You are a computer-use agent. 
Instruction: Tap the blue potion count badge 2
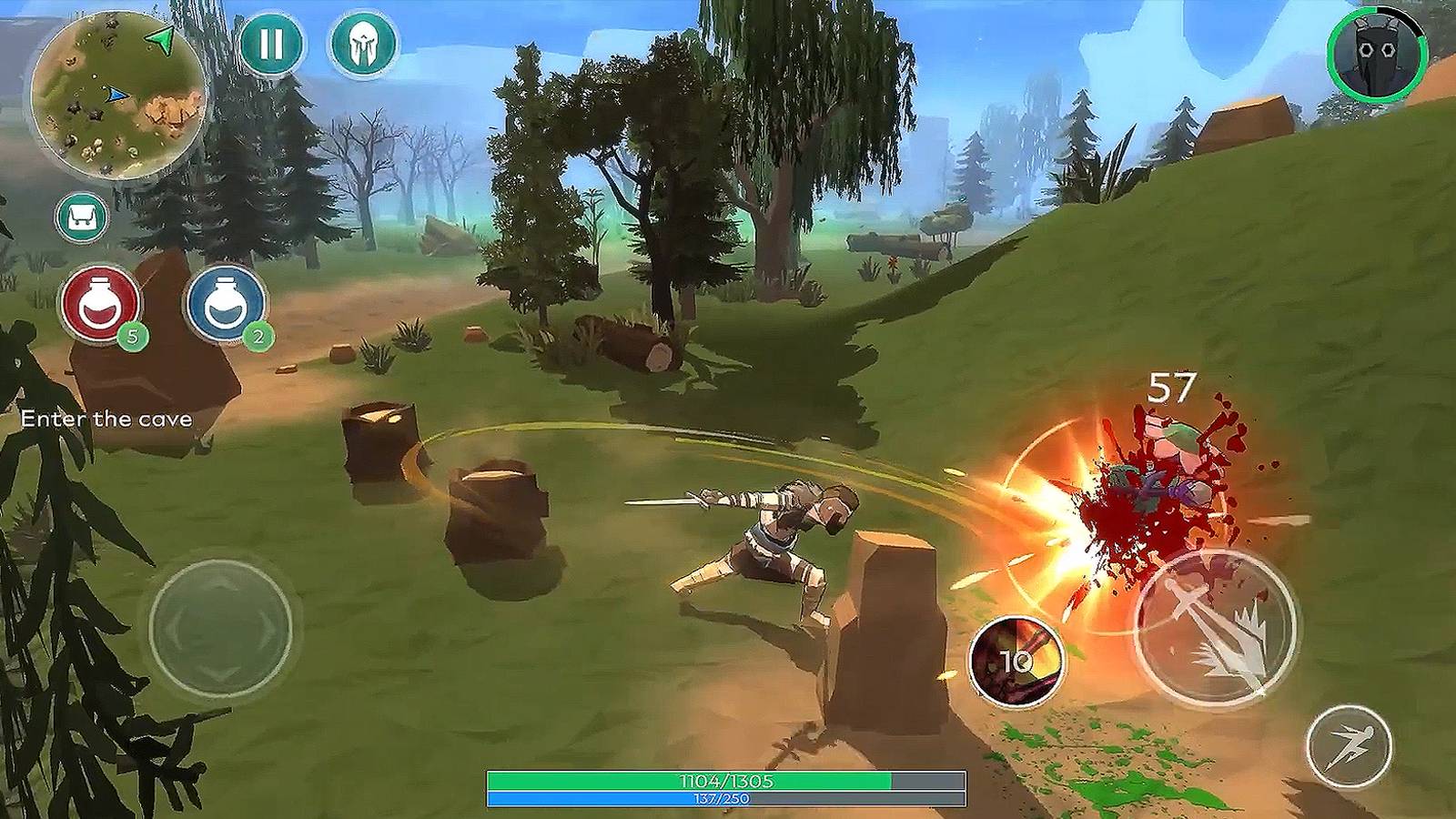click(258, 337)
